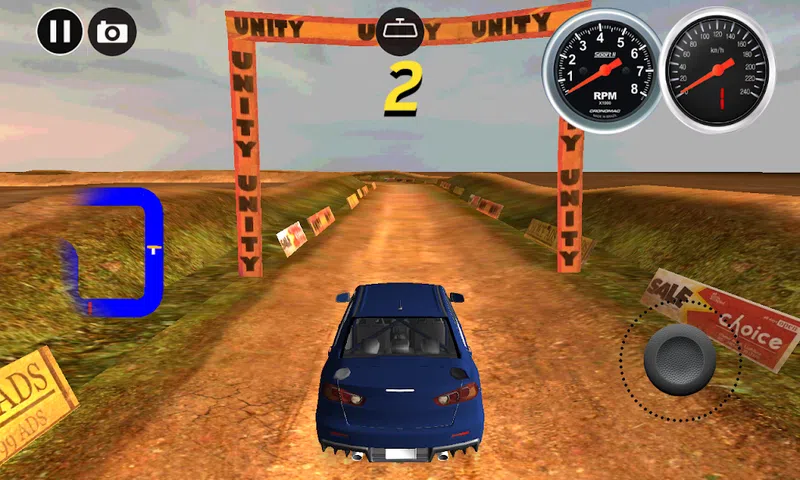Tap the virtual joystick knob
The height and width of the screenshot is (480, 800).
click(x=680, y=359)
